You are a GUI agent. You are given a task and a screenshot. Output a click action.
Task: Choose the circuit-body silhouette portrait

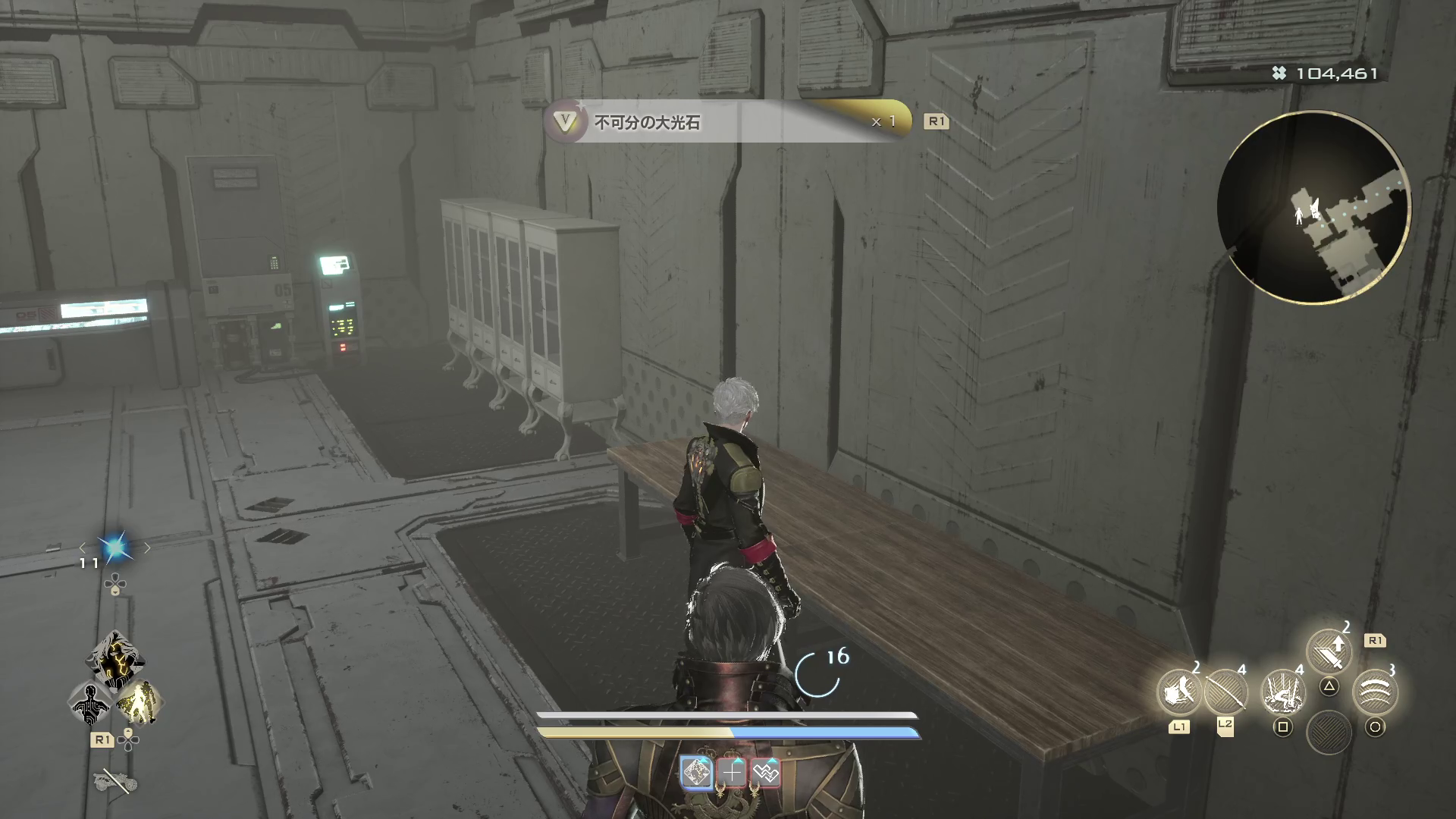pos(90,703)
